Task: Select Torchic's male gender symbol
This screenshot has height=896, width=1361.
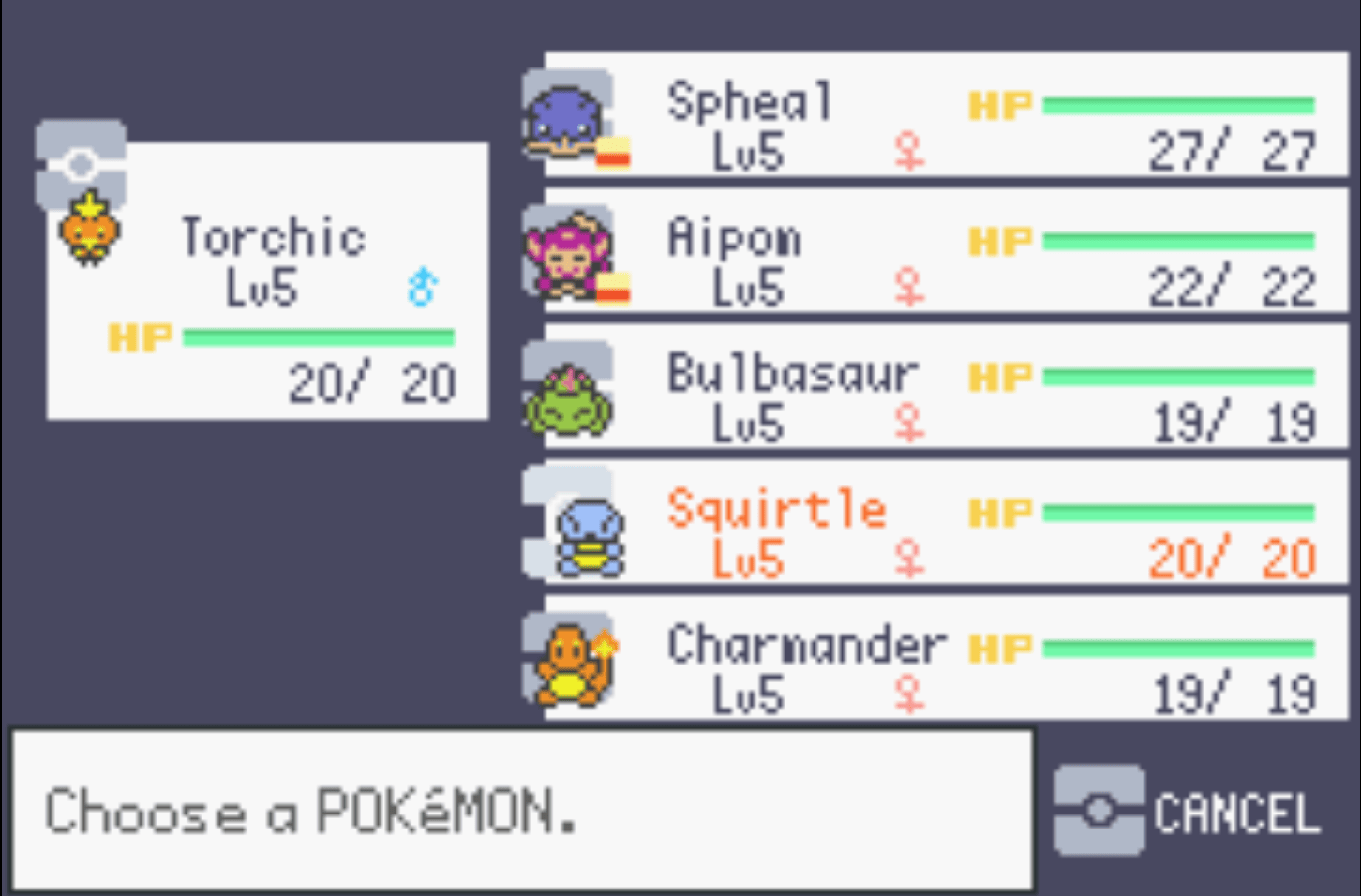Action: pos(422,286)
